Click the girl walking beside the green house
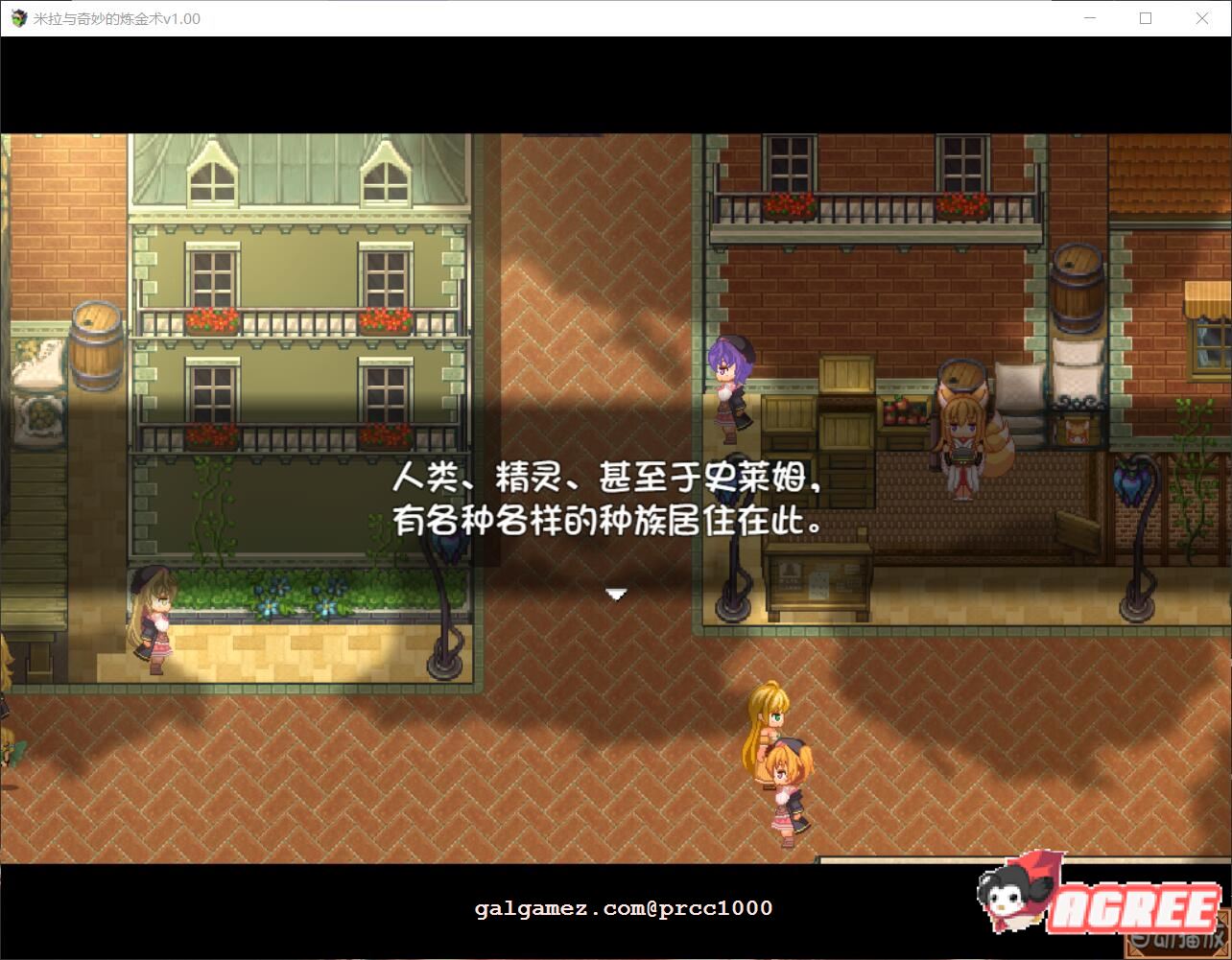This screenshot has height=960, width=1232. click(x=154, y=614)
